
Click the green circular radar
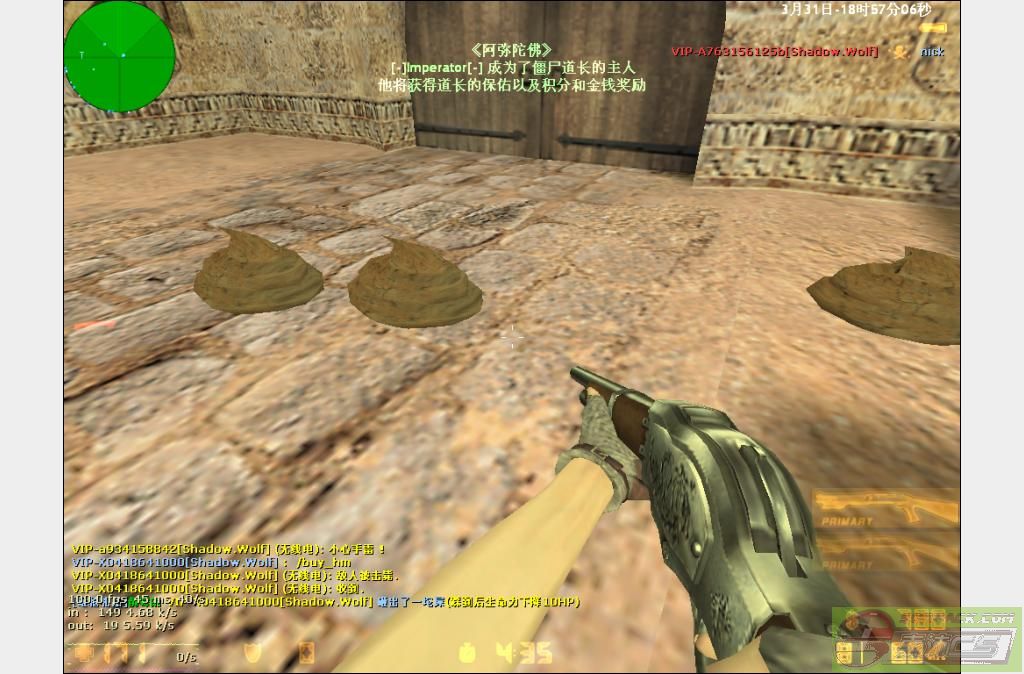[x=119, y=56]
